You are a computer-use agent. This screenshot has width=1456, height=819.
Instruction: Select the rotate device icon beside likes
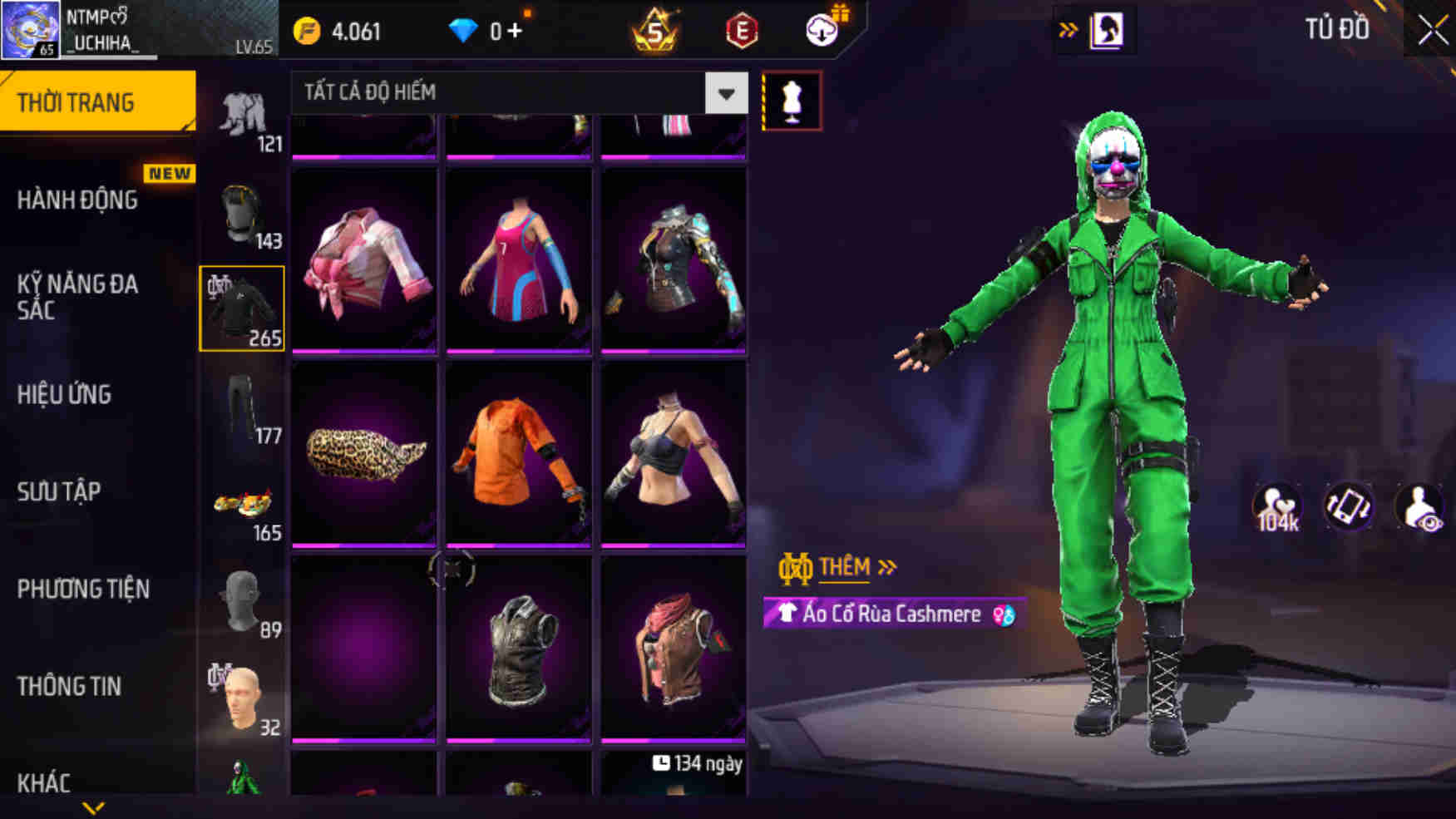pos(1350,506)
